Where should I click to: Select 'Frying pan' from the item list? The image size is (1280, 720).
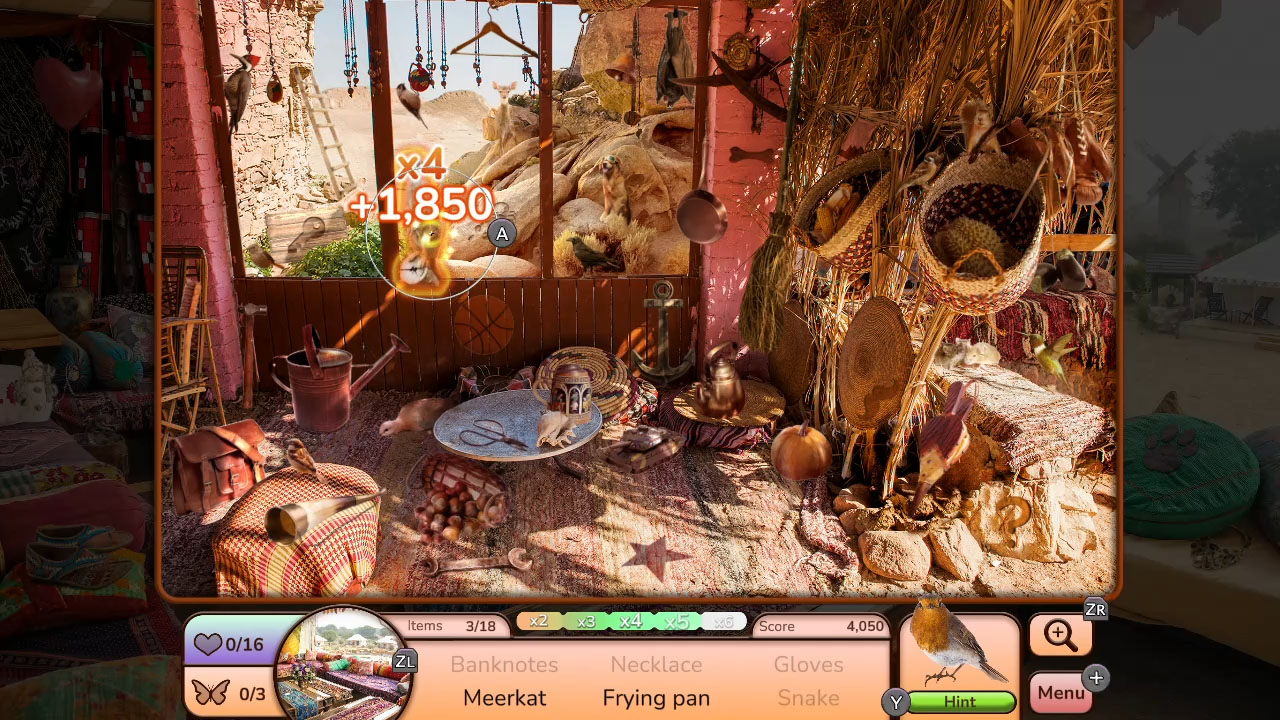[x=656, y=698]
